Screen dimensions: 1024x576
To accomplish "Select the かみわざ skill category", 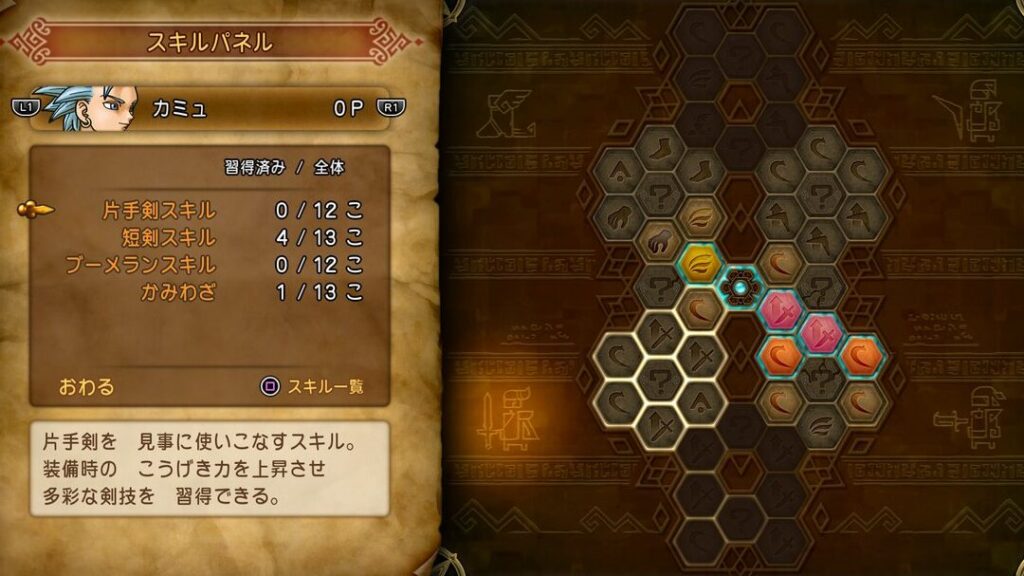I will (182, 292).
